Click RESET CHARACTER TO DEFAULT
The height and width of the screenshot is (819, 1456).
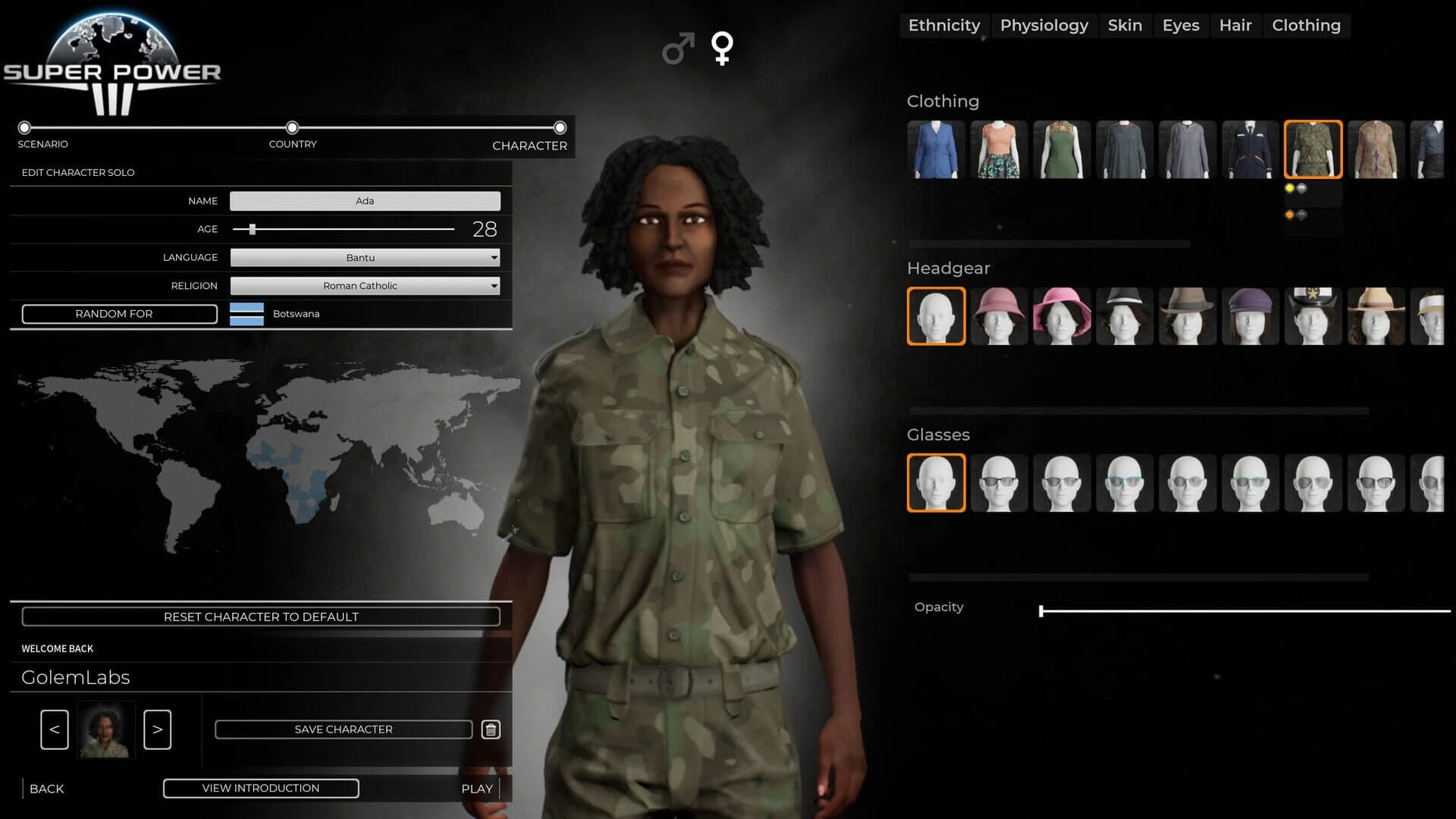pyautogui.click(x=261, y=617)
